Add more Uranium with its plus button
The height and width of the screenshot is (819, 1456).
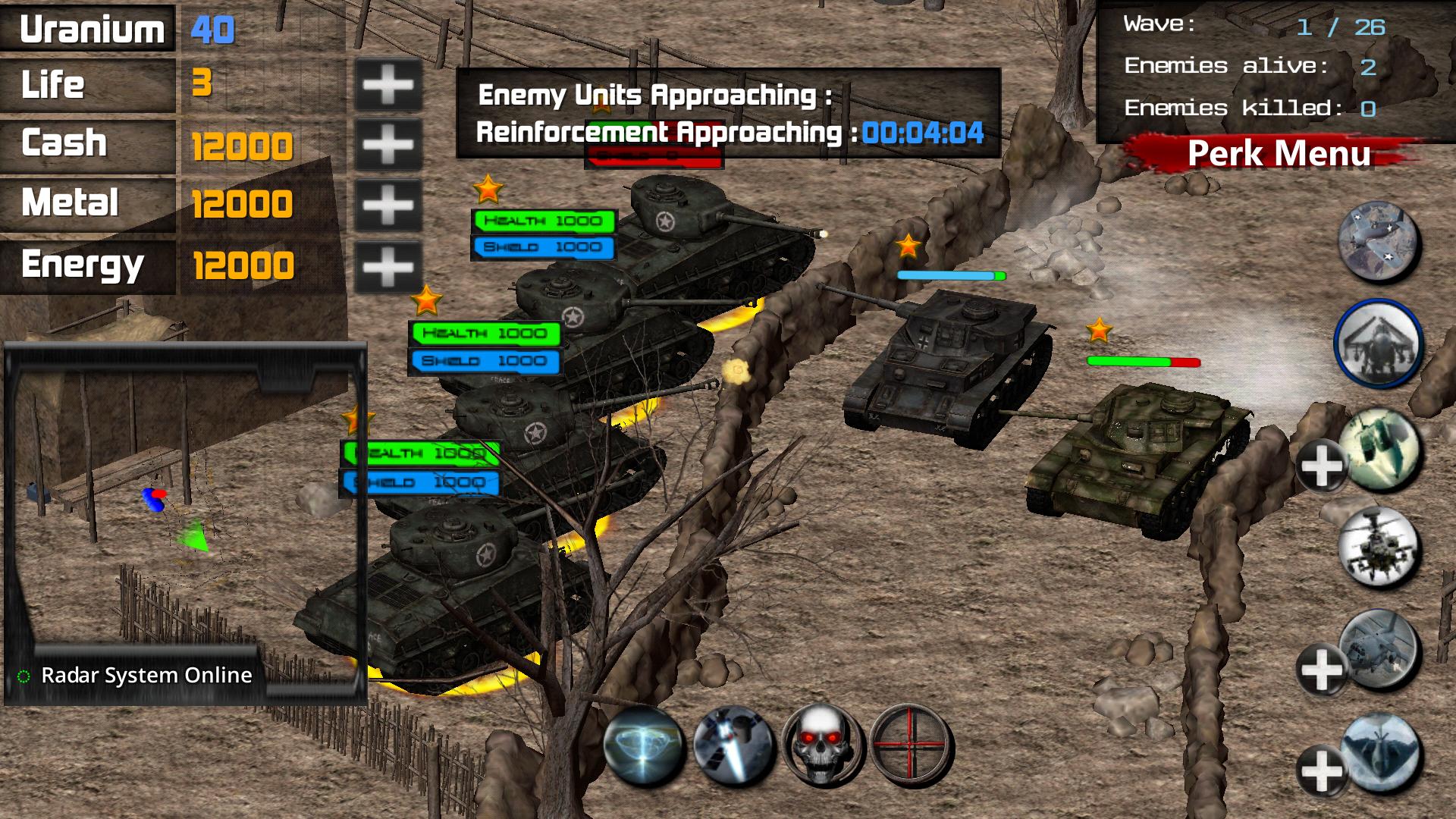(389, 83)
